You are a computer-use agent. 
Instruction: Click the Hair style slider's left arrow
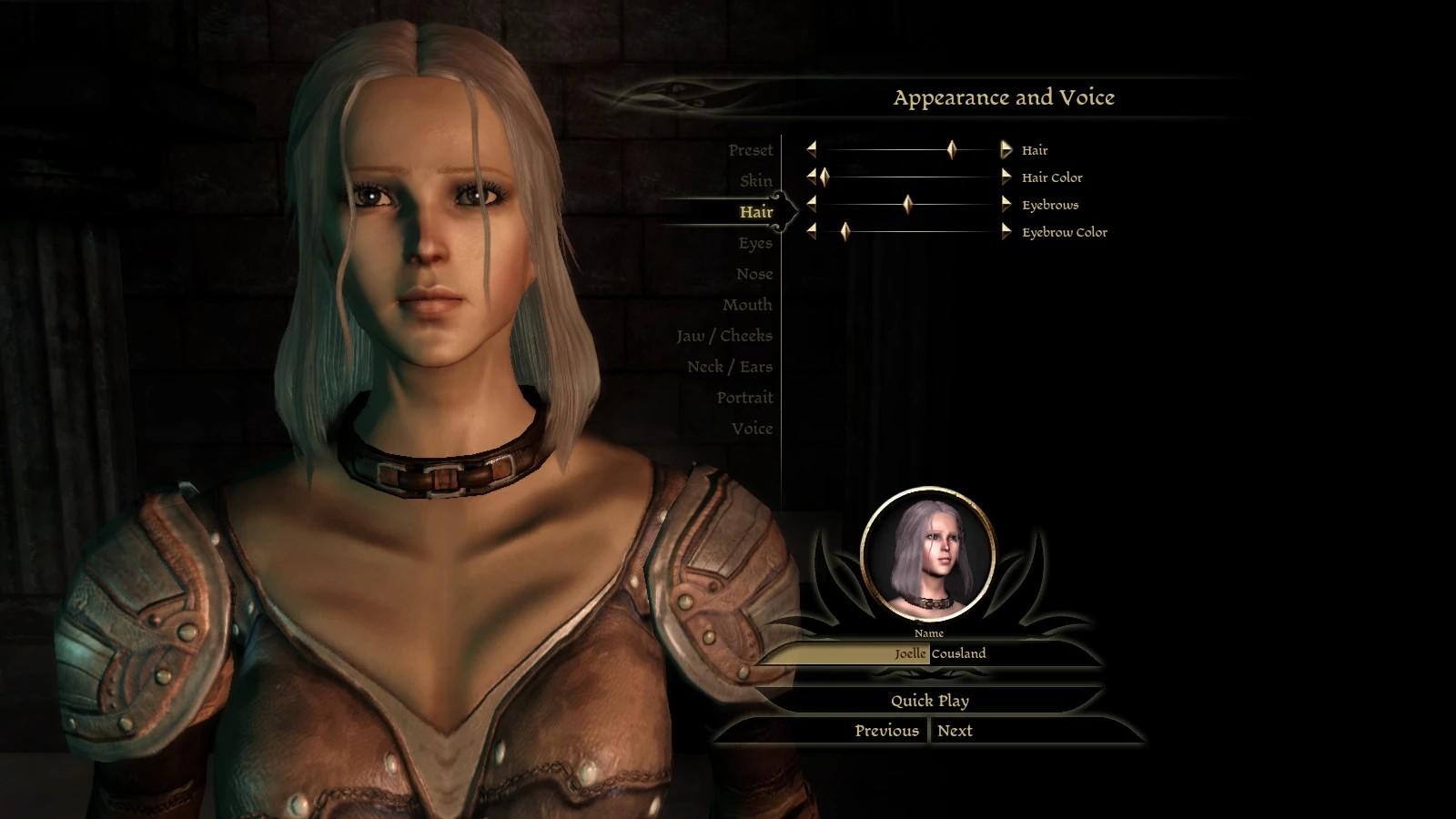tap(811, 149)
